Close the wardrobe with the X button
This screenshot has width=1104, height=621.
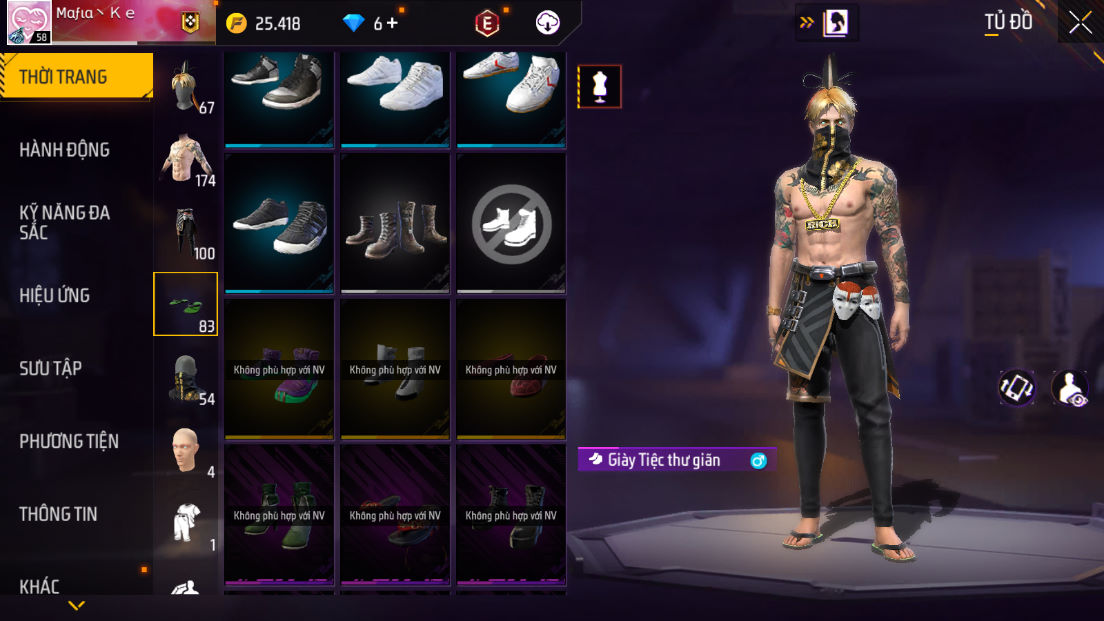[1080, 22]
